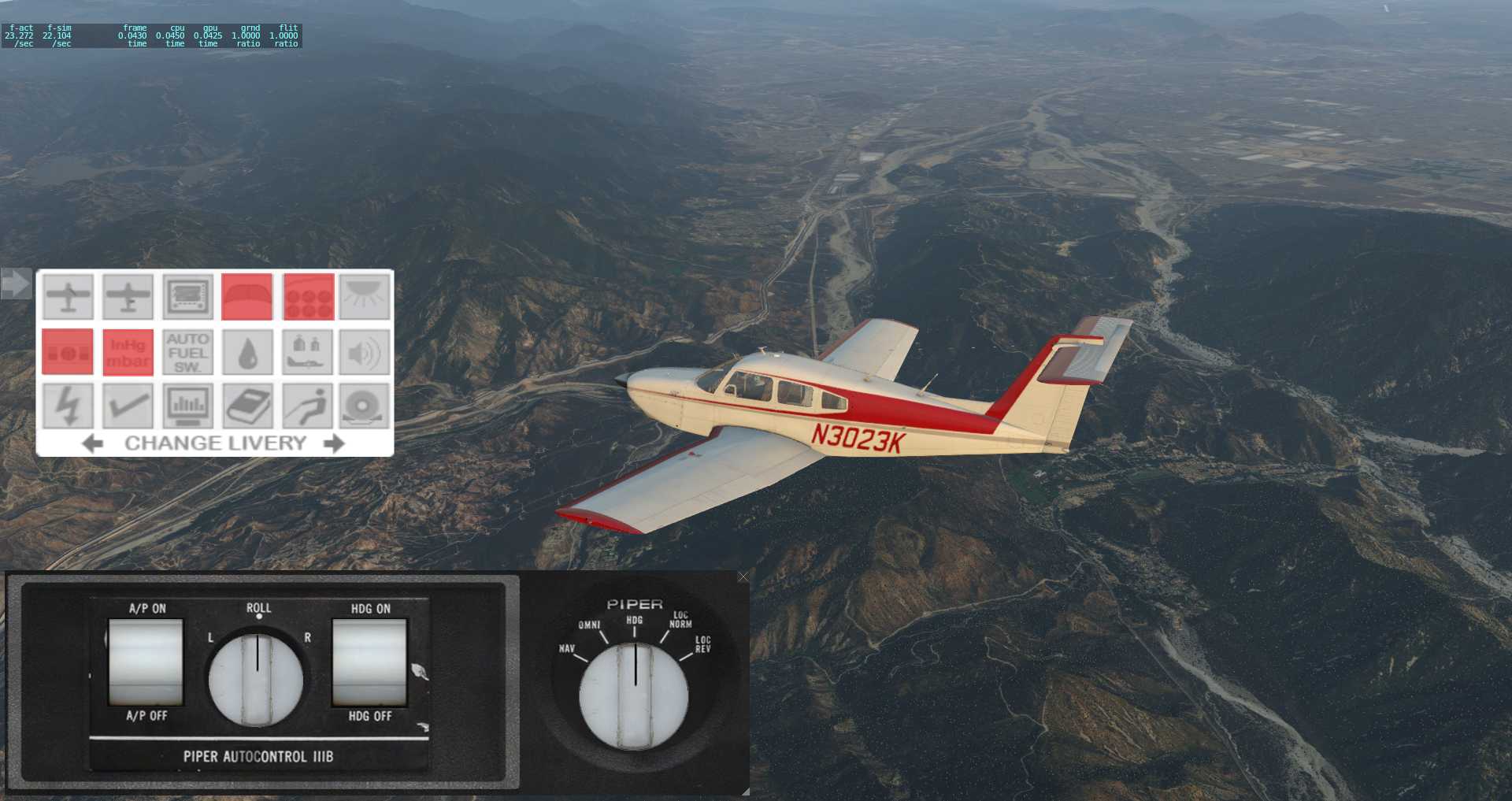The height and width of the screenshot is (801, 1512).
Task: Click the cabin dome light icon
Action: tap(365, 296)
